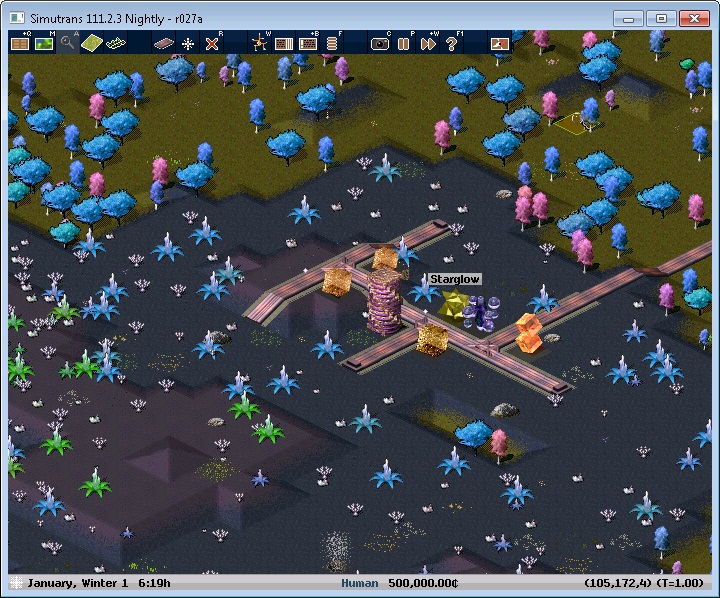This screenshot has height=598, width=720.
Task: Click the rightmost picture toolbar icon
Action: coord(500,43)
